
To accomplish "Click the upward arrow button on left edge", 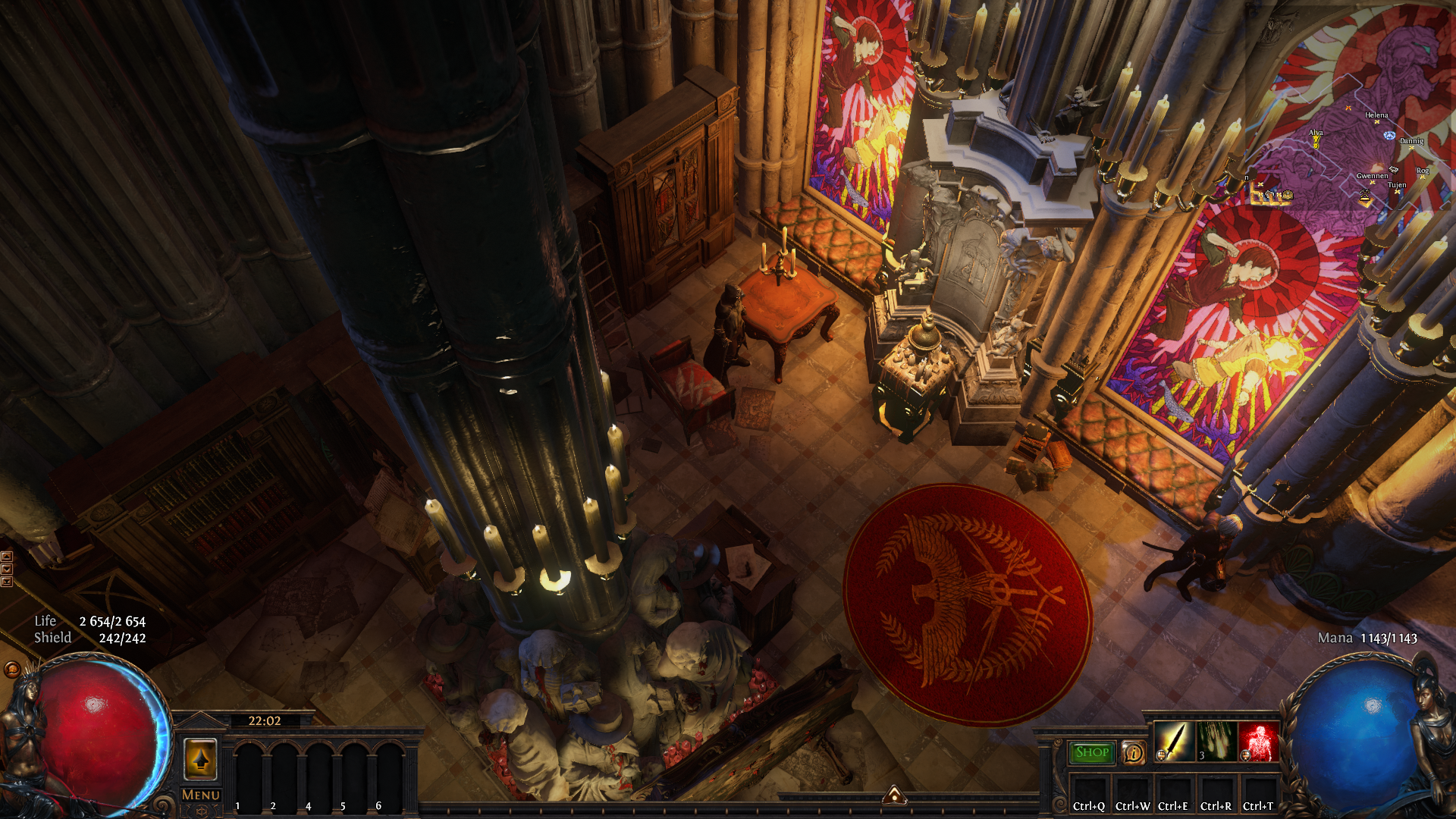I will 7,557.
